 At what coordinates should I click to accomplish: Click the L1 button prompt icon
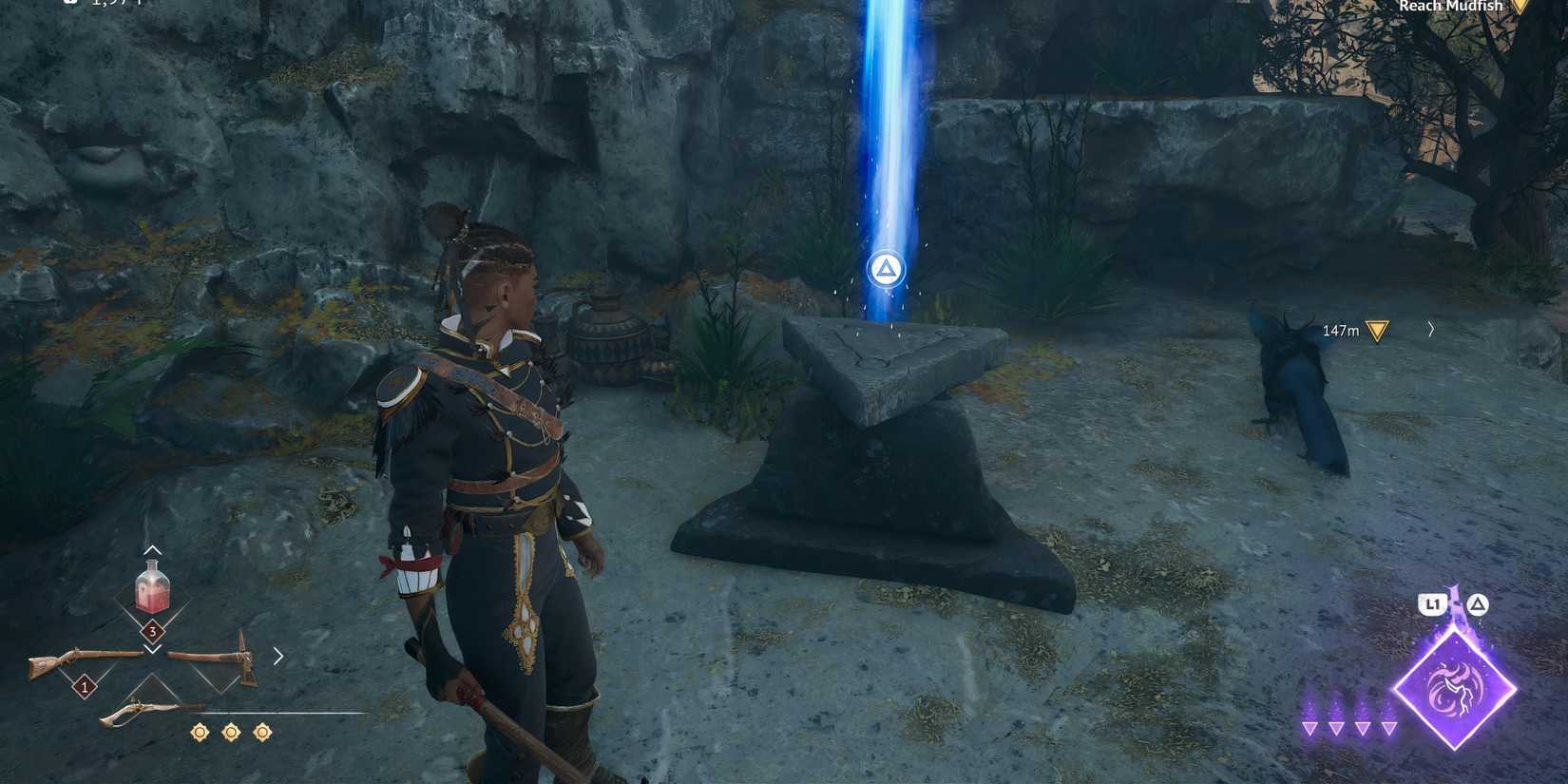coord(1433,602)
